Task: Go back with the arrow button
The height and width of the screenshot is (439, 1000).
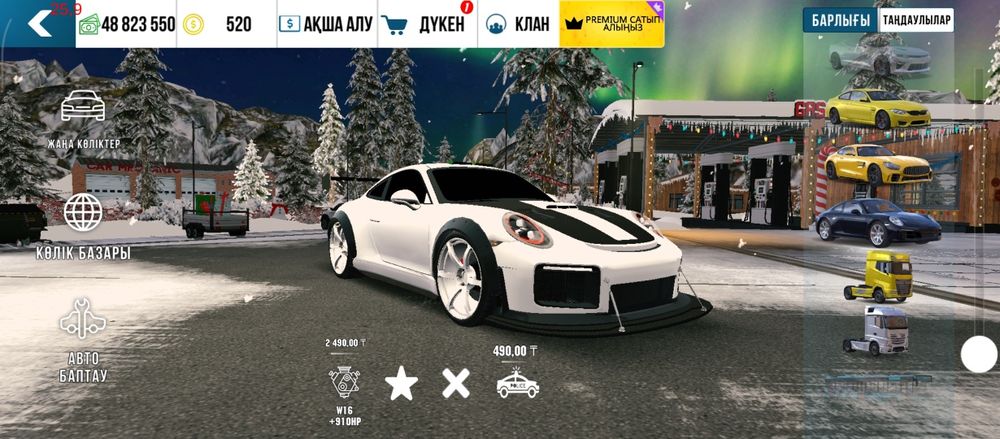Action: click(38, 24)
